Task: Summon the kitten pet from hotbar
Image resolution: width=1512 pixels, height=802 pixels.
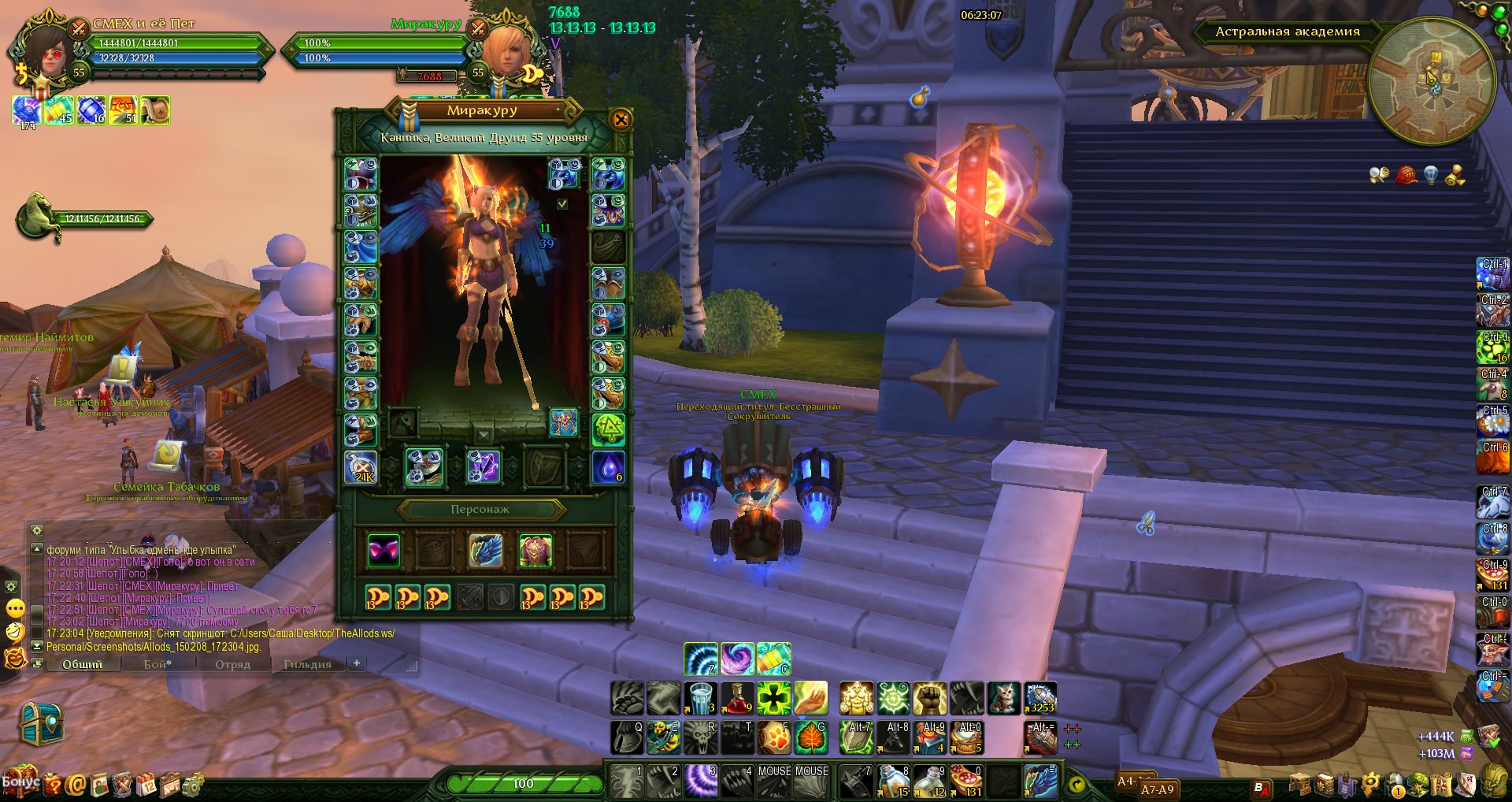Action: (1003, 698)
